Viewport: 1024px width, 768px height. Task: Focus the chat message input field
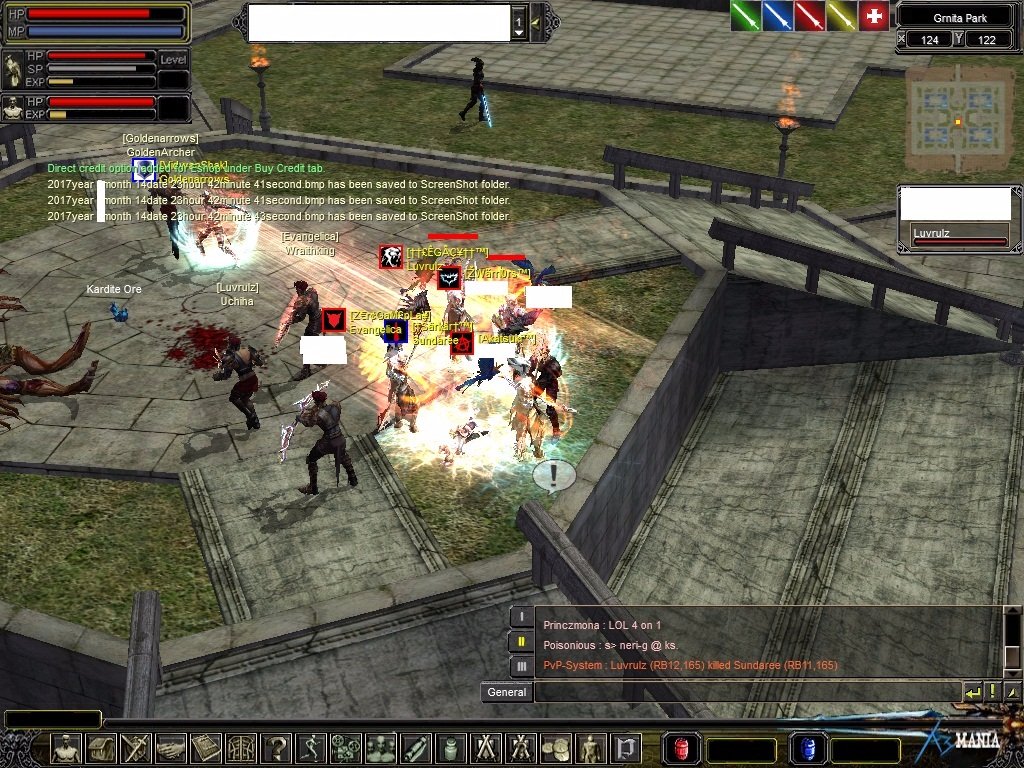click(746, 692)
